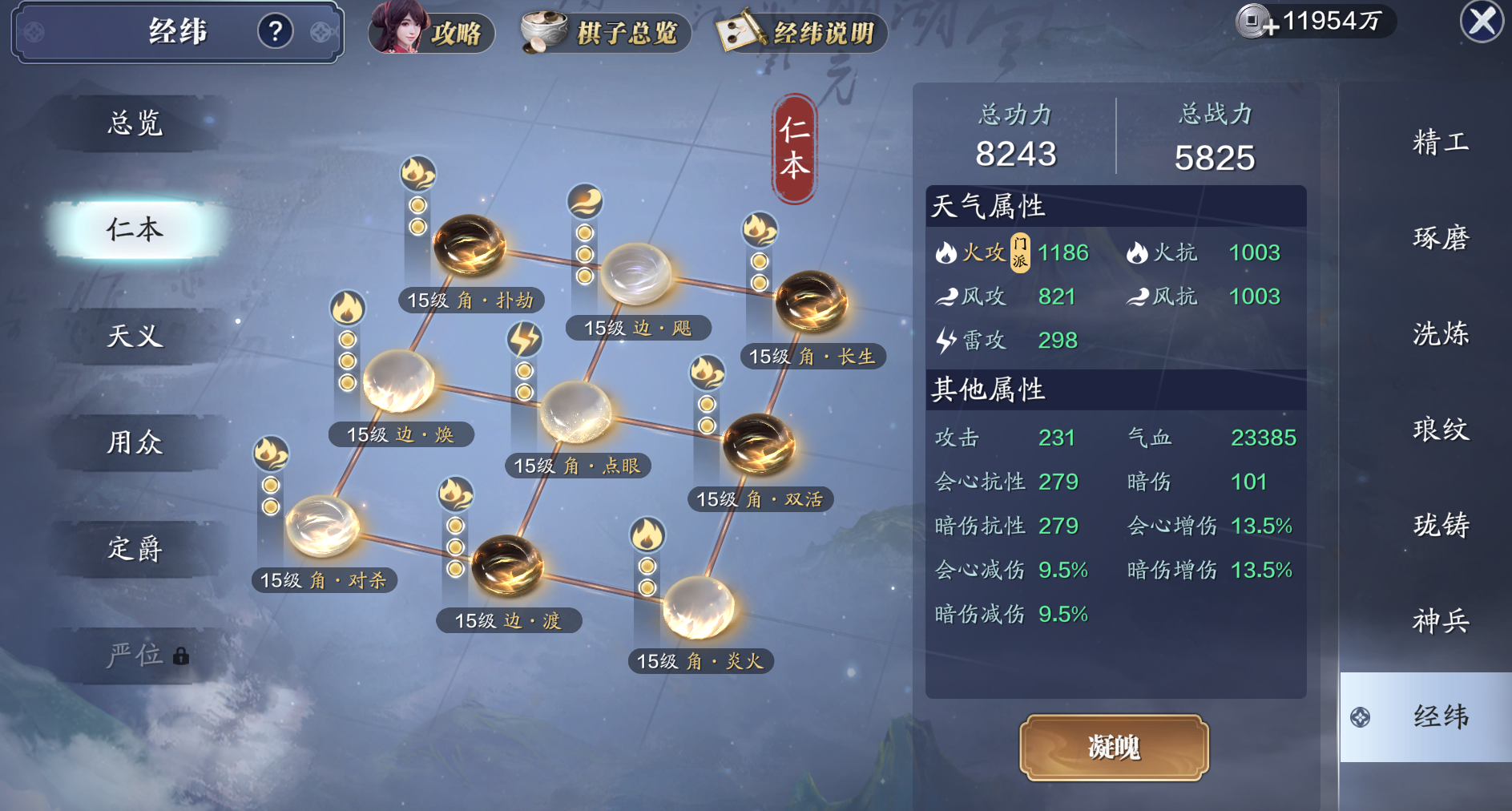Viewport: 1512px width, 811px height.
Task: Open the 珑铸 side tab
Action: coord(1440,525)
